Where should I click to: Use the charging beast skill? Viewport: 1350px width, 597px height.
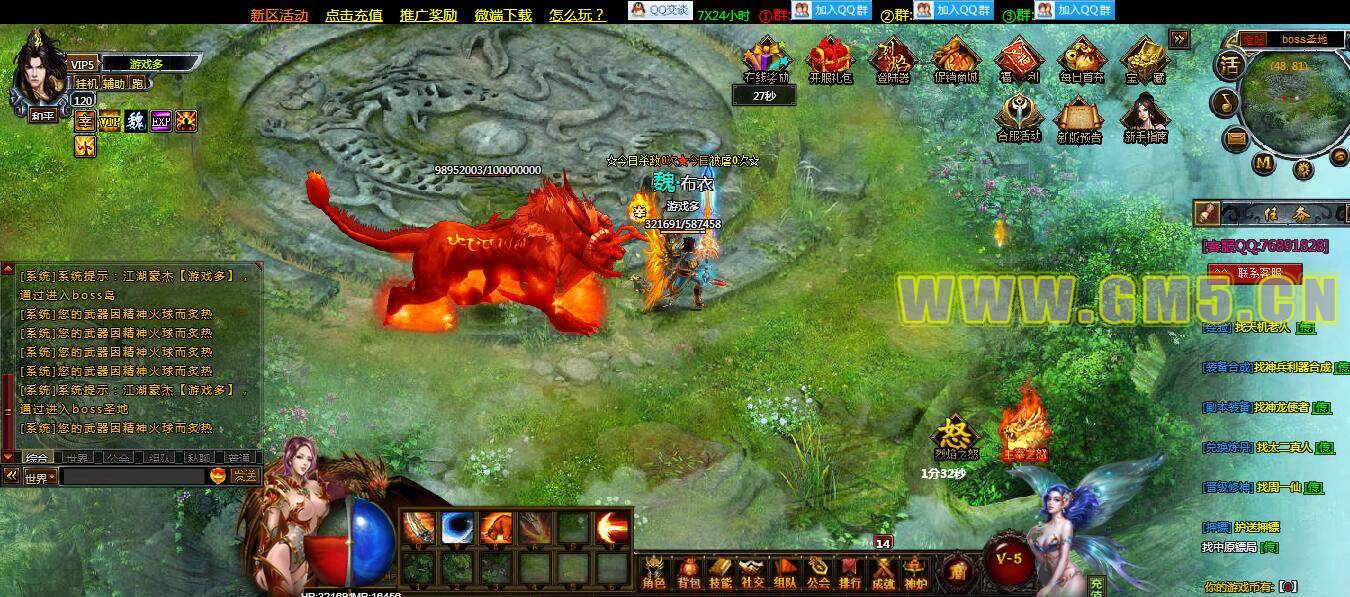coord(497,527)
